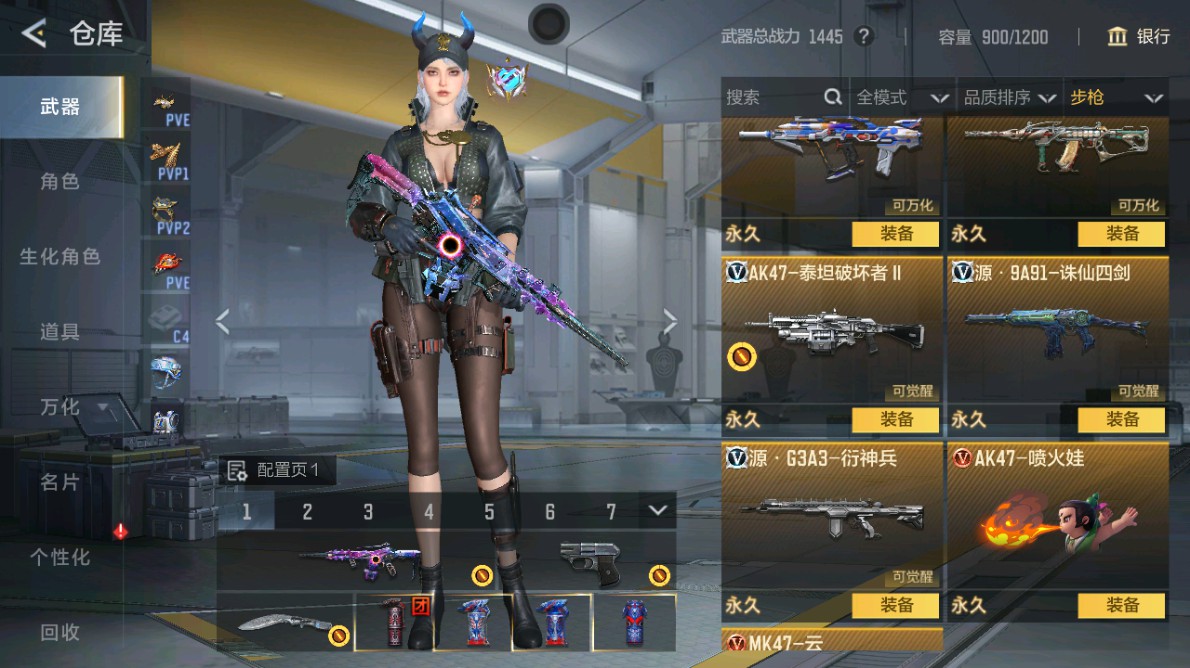The image size is (1190, 668).
Task: Open the 品质排序 sort dropdown
Action: pyautogui.click(x=1010, y=97)
